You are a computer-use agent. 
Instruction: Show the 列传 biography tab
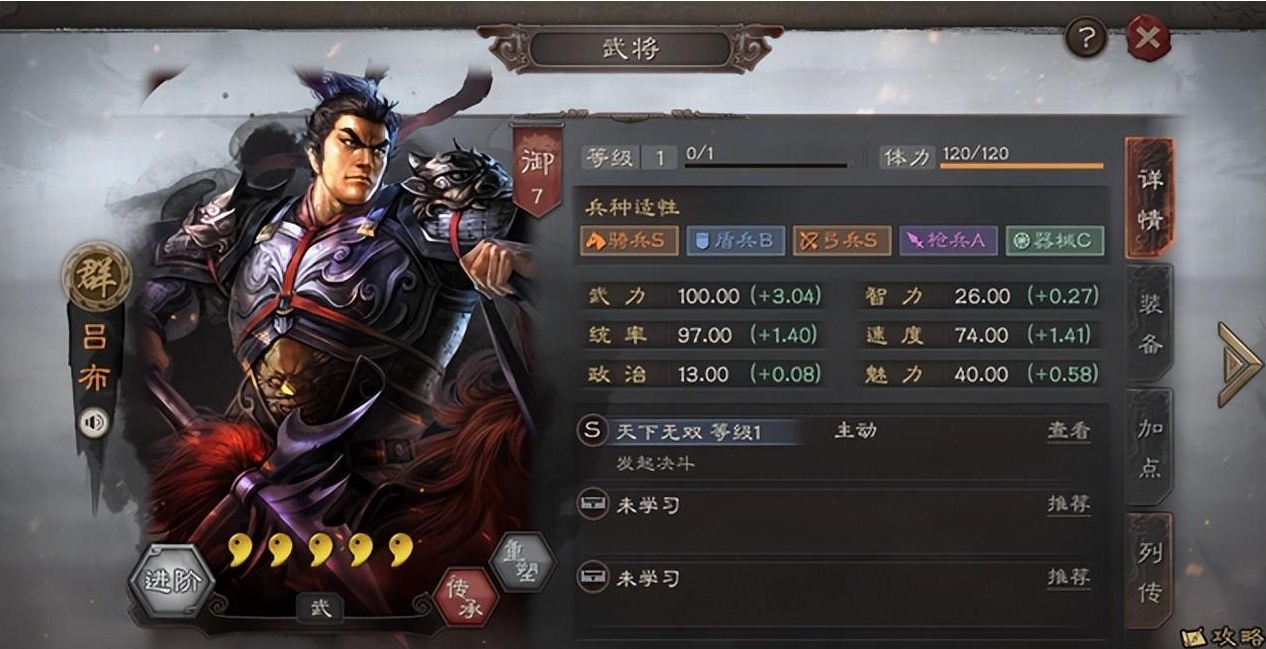pos(1149,570)
